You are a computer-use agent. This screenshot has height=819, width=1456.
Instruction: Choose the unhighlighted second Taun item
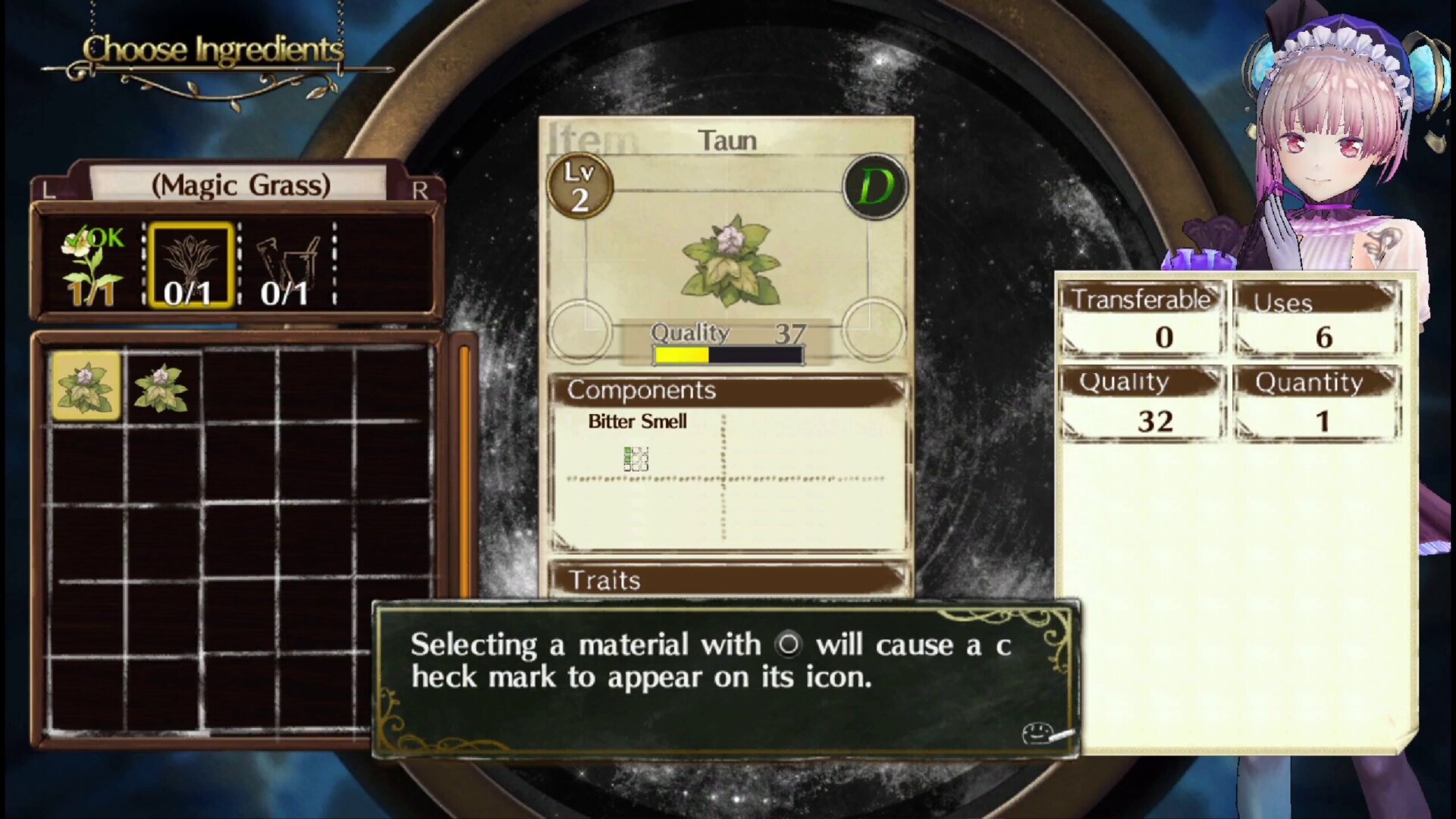tap(161, 388)
